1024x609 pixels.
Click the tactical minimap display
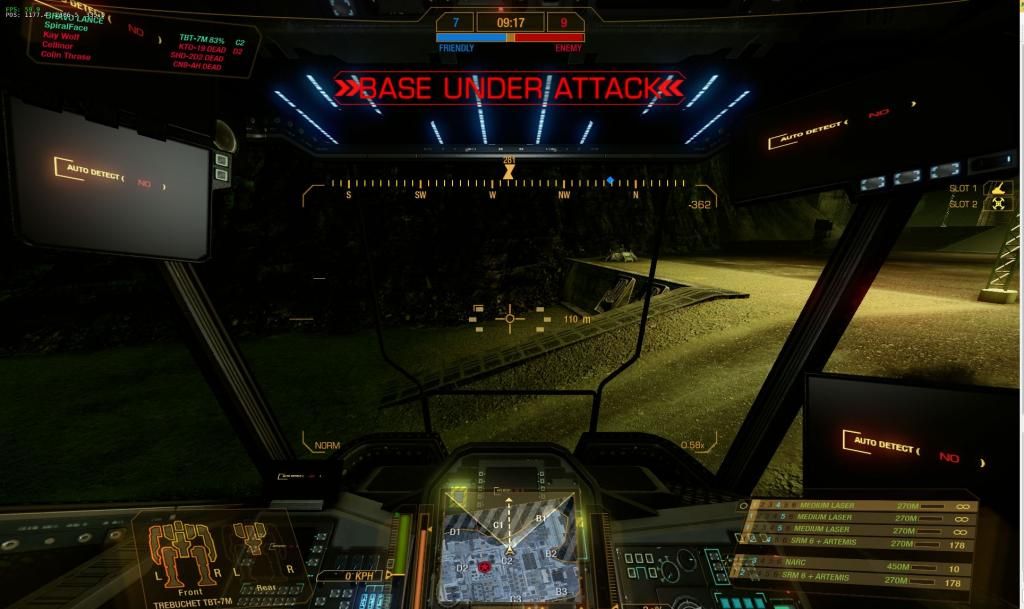tap(508, 546)
